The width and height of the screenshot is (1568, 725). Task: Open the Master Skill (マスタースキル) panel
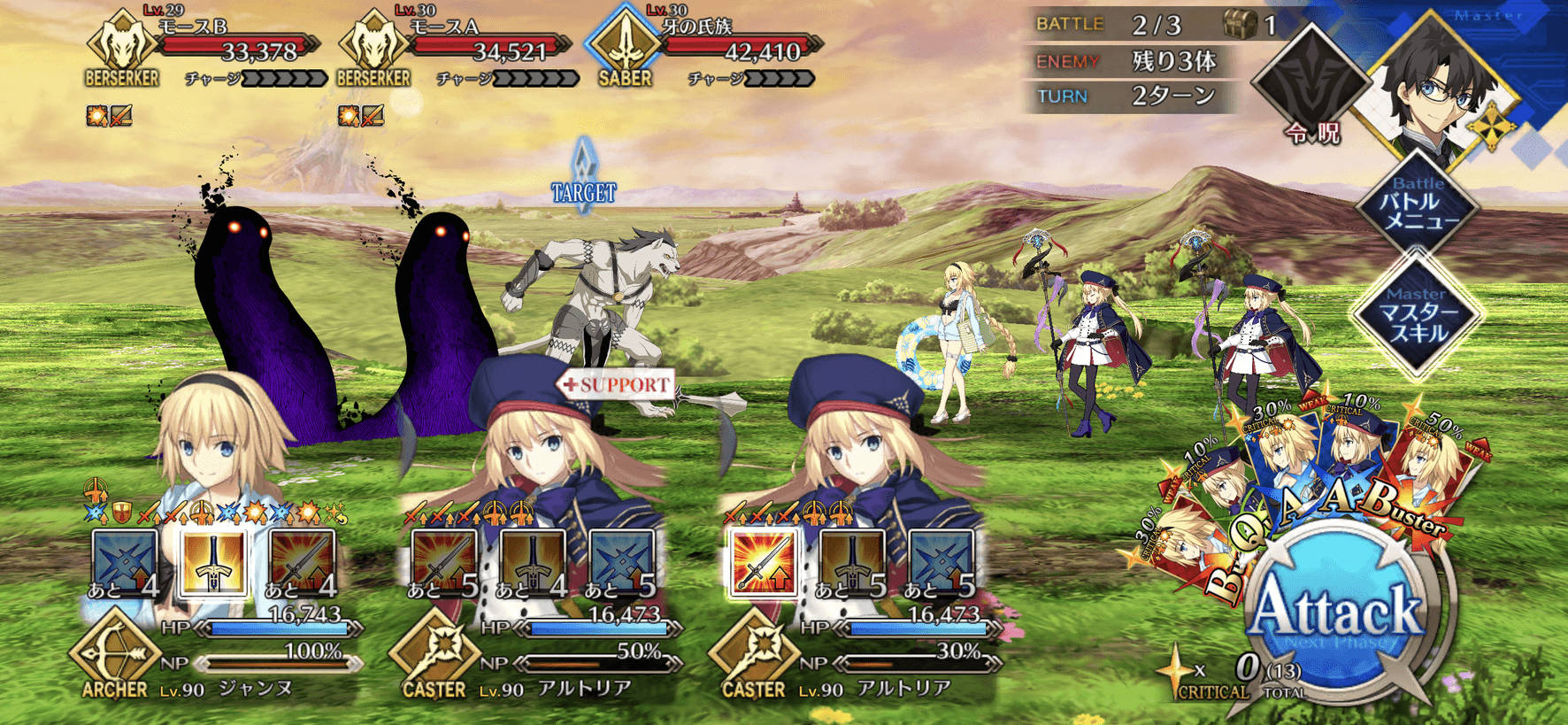click(1417, 315)
